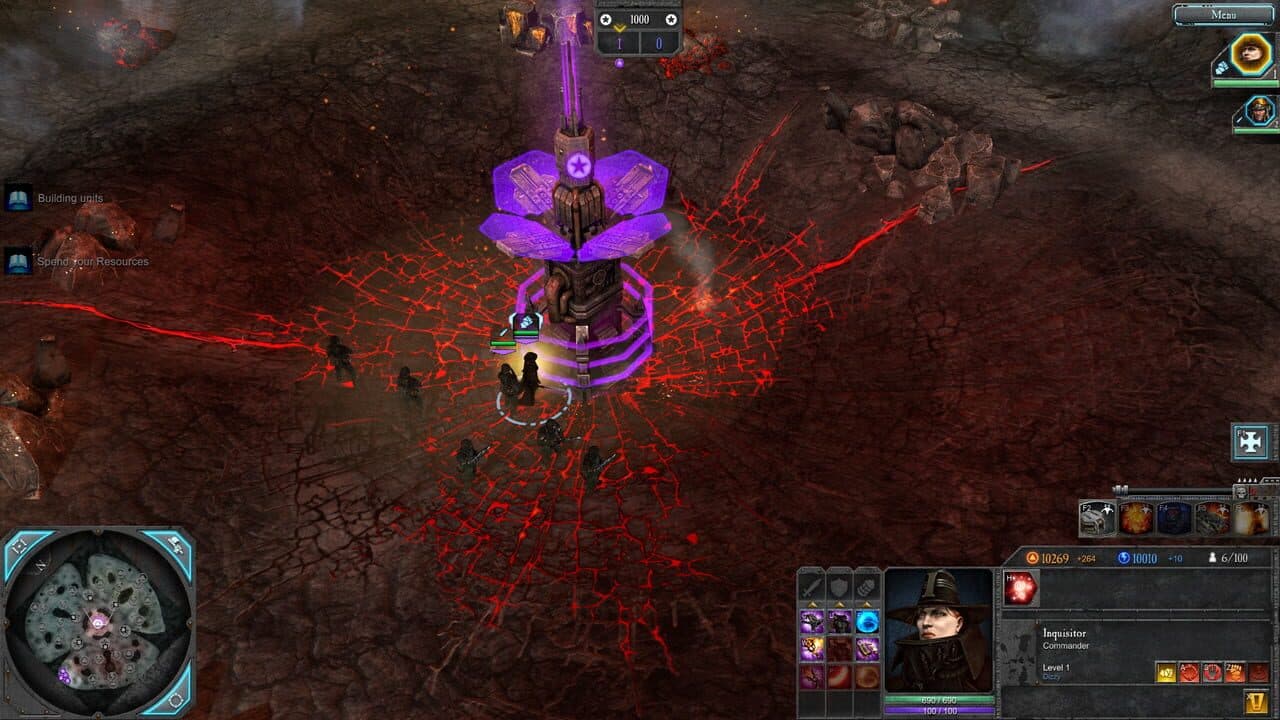Viewport: 1280px width, 720px height.
Task: Select the blue F4 ability
Action: [x=1173, y=518]
